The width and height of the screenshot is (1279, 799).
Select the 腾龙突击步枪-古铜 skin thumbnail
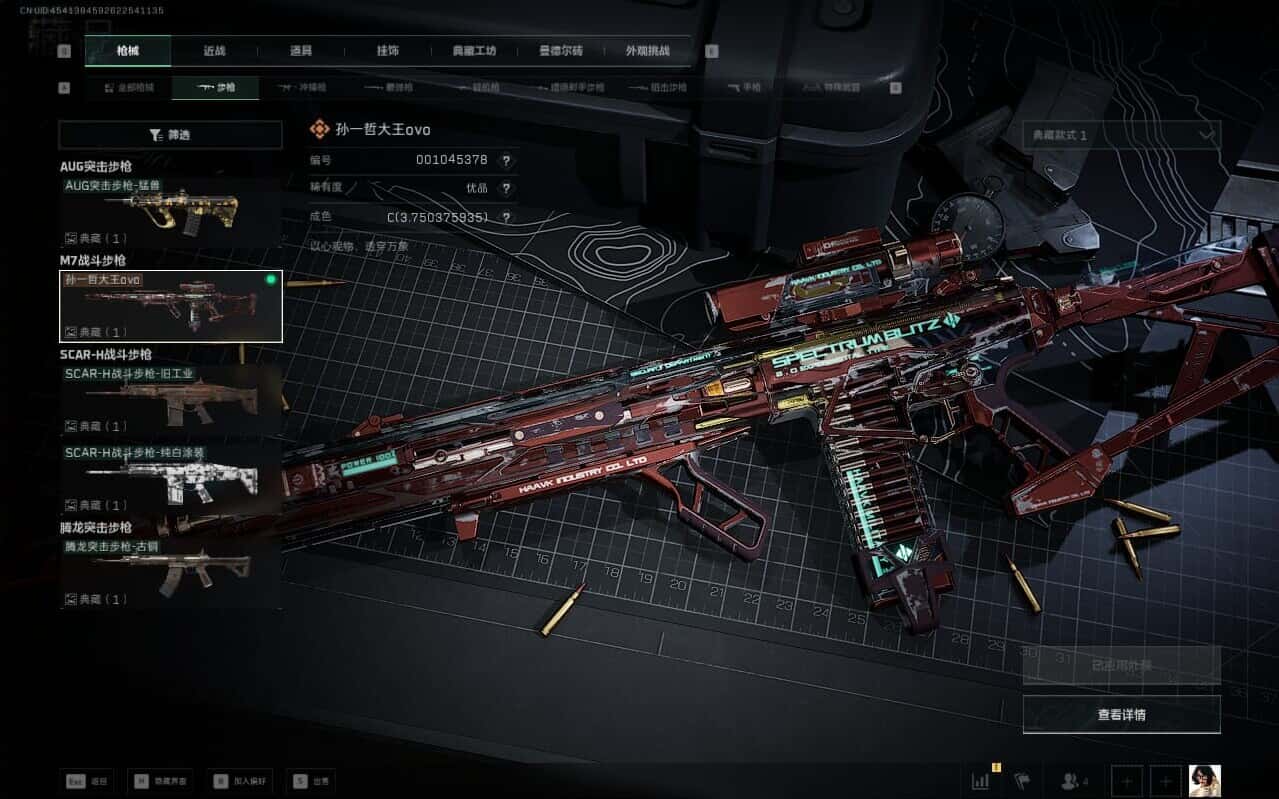click(x=170, y=573)
